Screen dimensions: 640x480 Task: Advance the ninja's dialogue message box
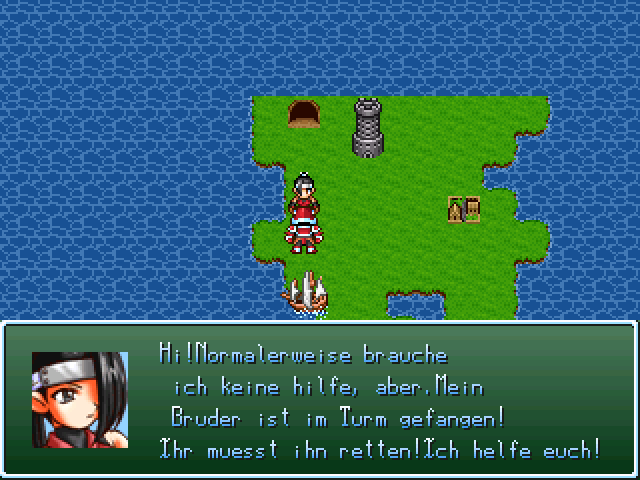380,400
